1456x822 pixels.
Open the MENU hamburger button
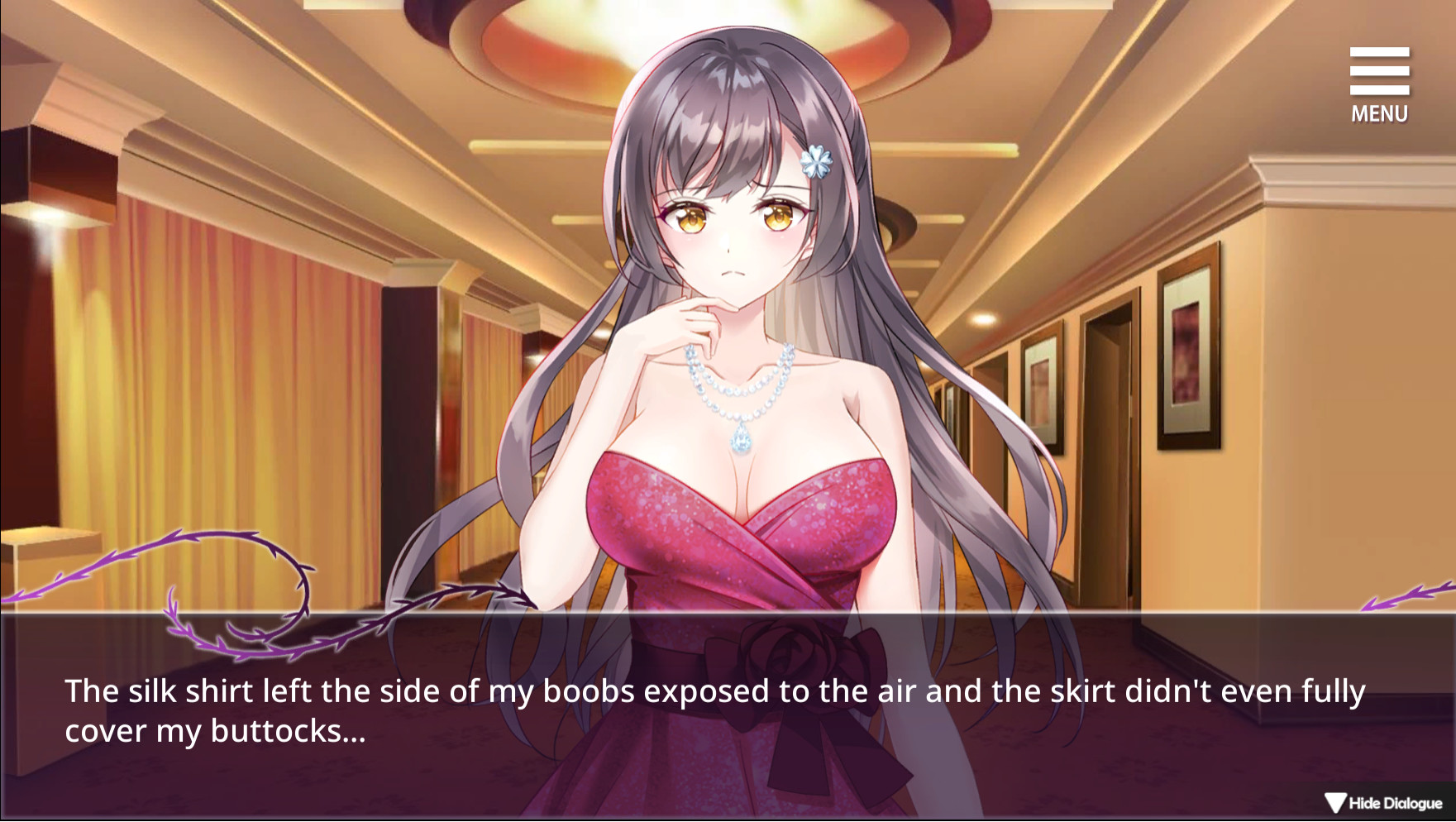point(1379,84)
